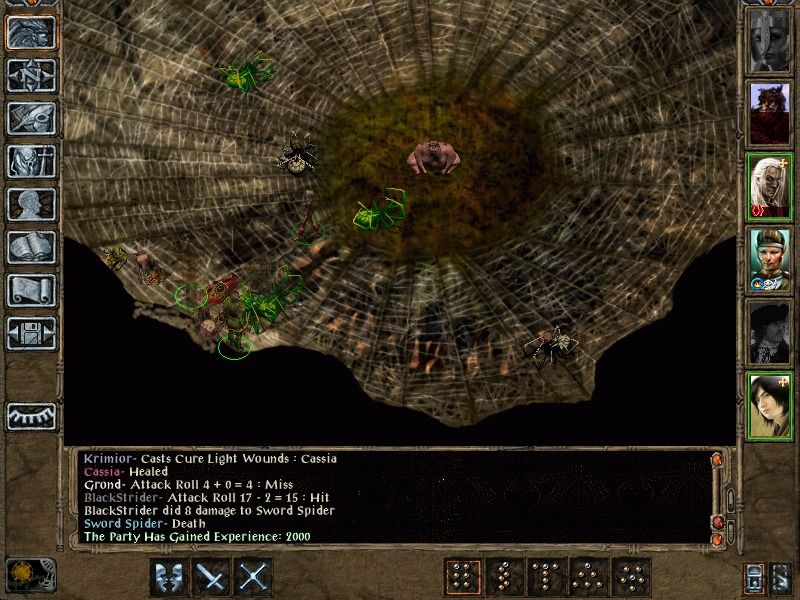Select the red-haired bearded character portrait
Viewport: 800px width, 600px height.
tap(770, 113)
